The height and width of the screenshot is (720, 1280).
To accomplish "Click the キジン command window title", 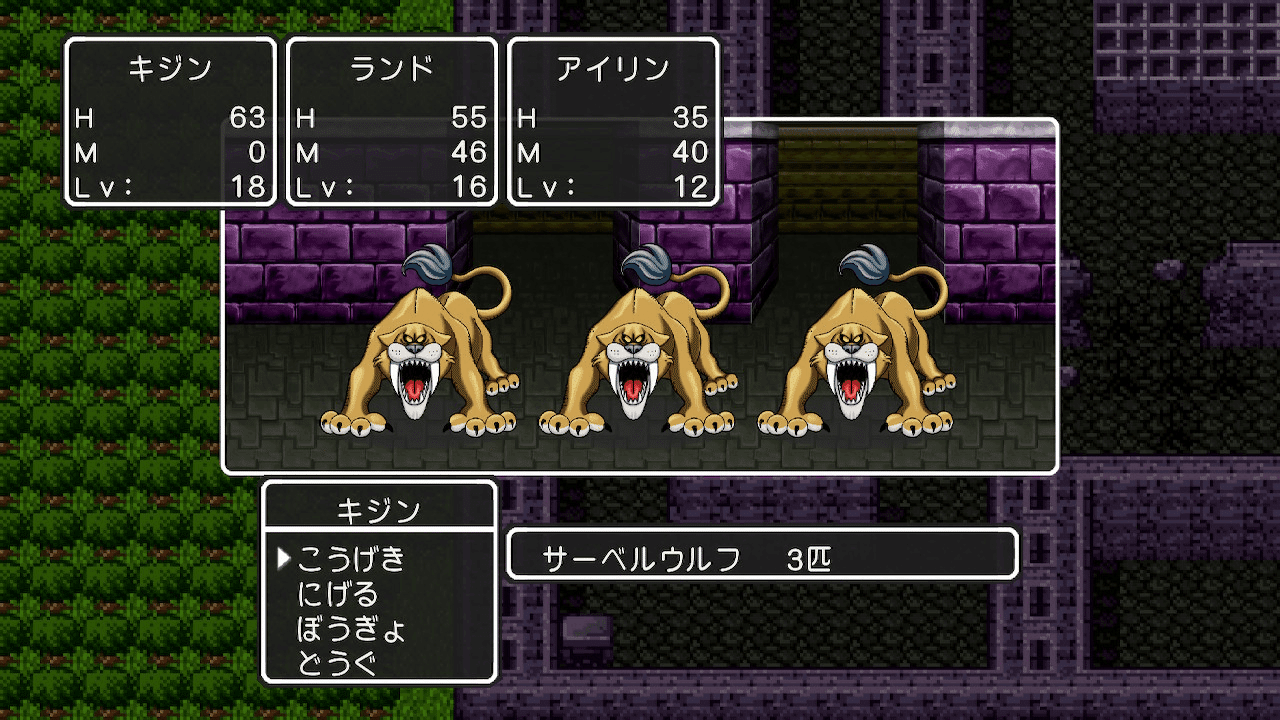I will pyautogui.click(x=380, y=509).
